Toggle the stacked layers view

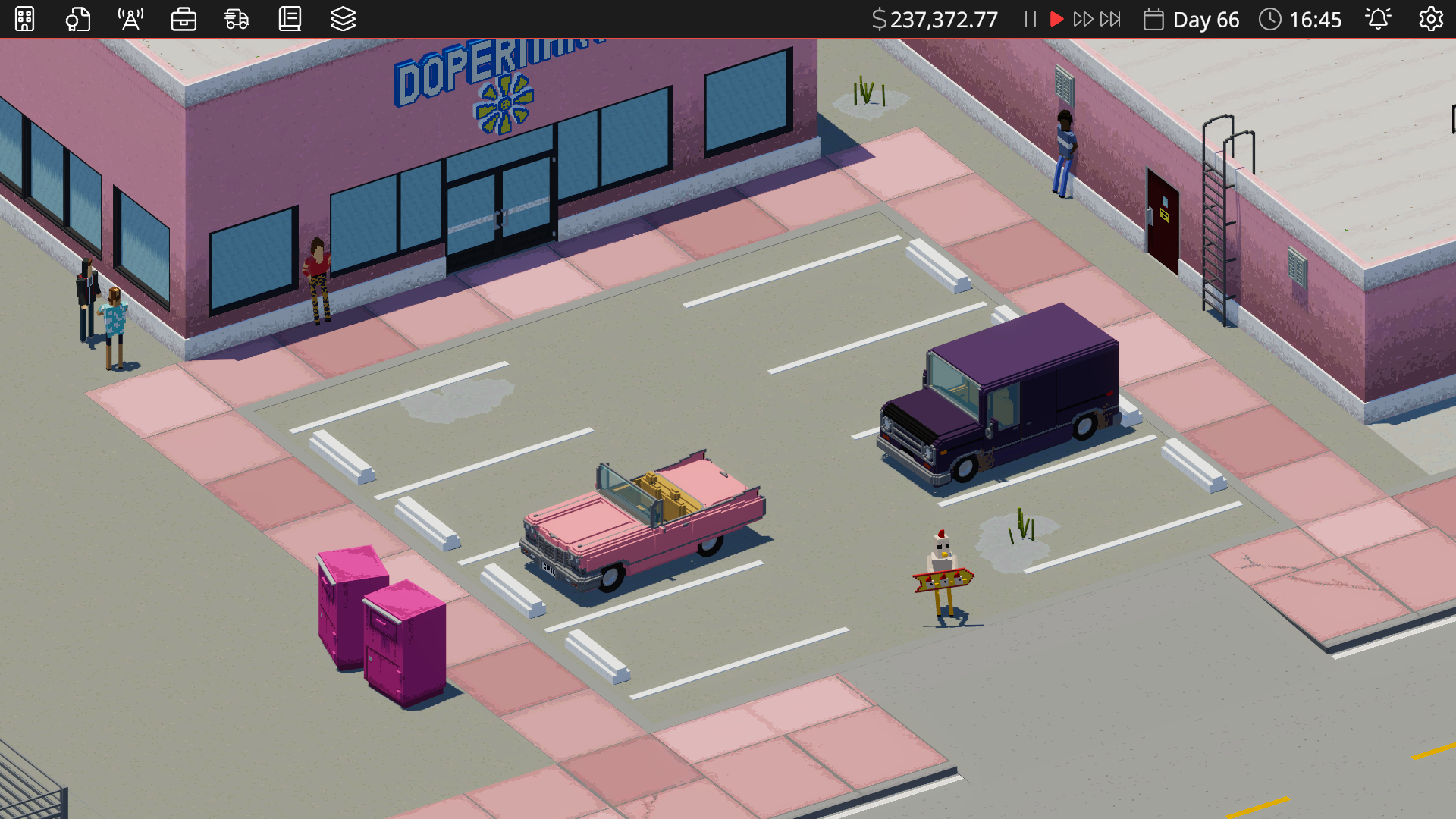[x=343, y=19]
